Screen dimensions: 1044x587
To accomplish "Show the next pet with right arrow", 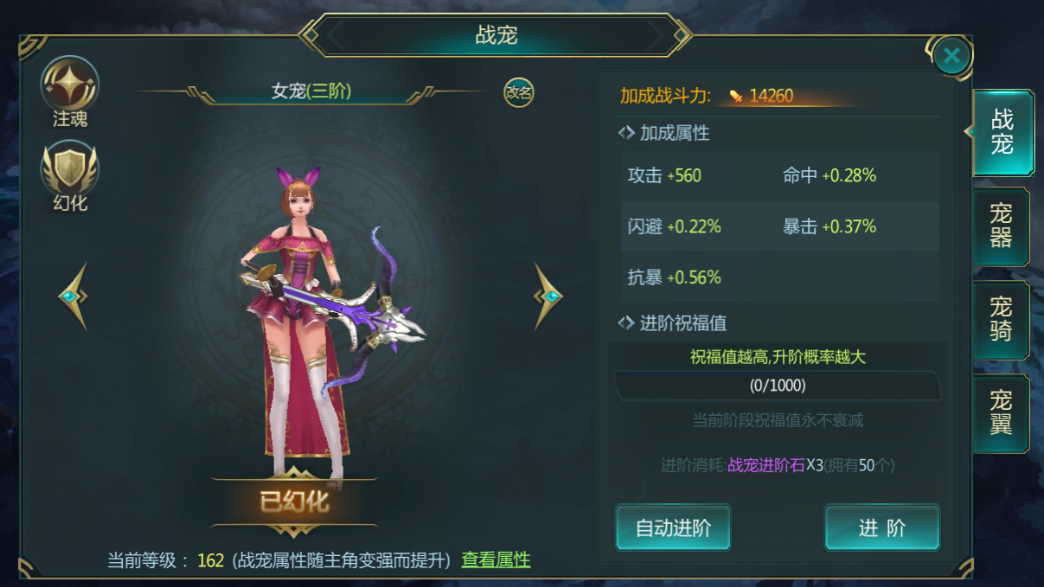I will 547,296.
